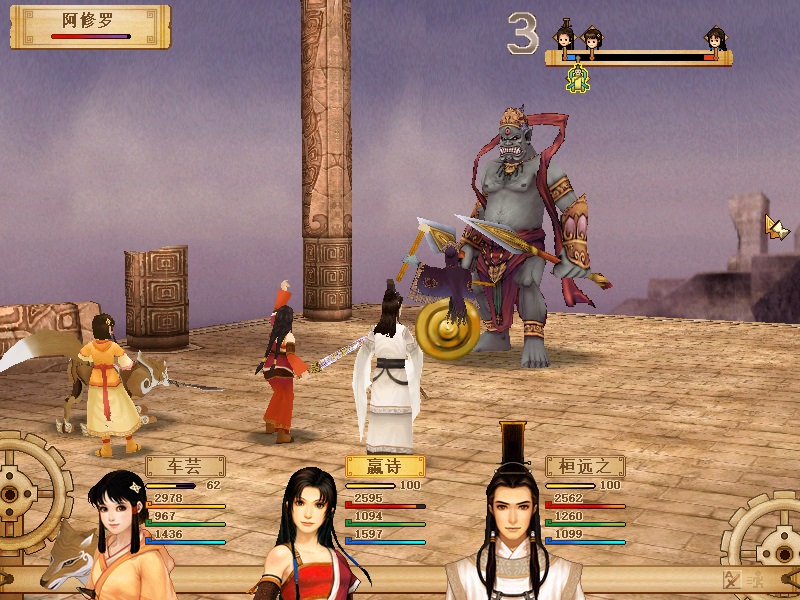Target the 阿修罗 enemy name panel
The image size is (800, 600).
(90, 26)
